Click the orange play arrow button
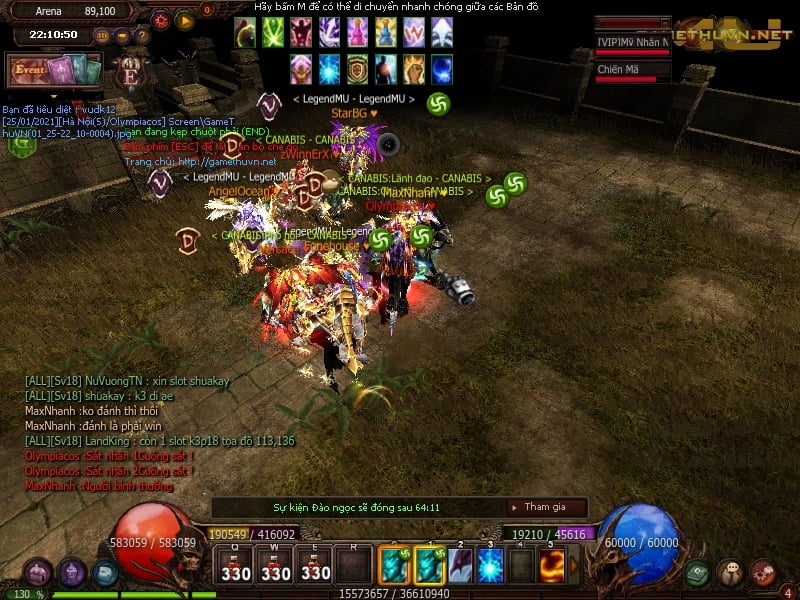The image size is (800, 600). click(x=184, y=19)
